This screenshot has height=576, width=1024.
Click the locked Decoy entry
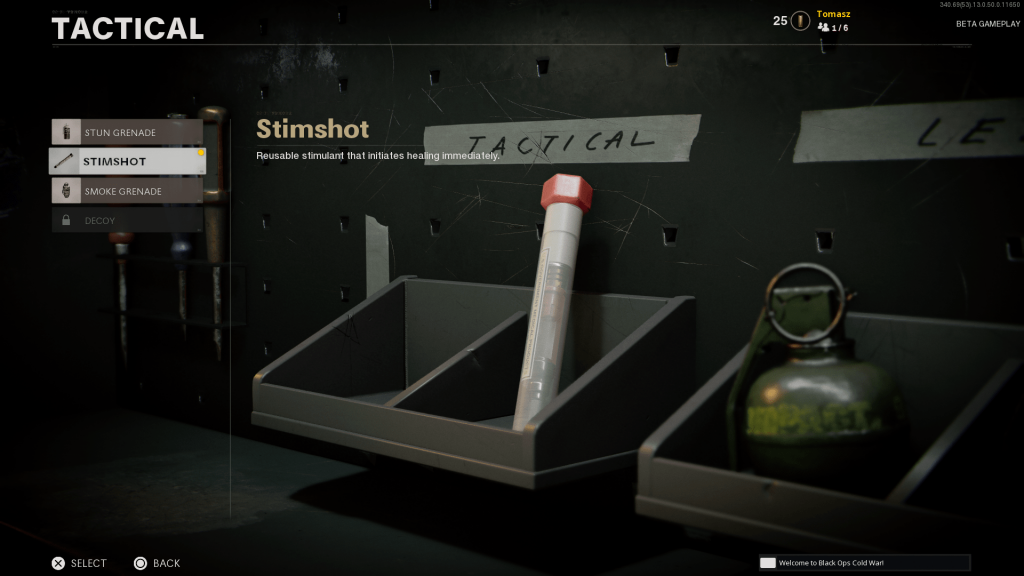pos(127,220)
